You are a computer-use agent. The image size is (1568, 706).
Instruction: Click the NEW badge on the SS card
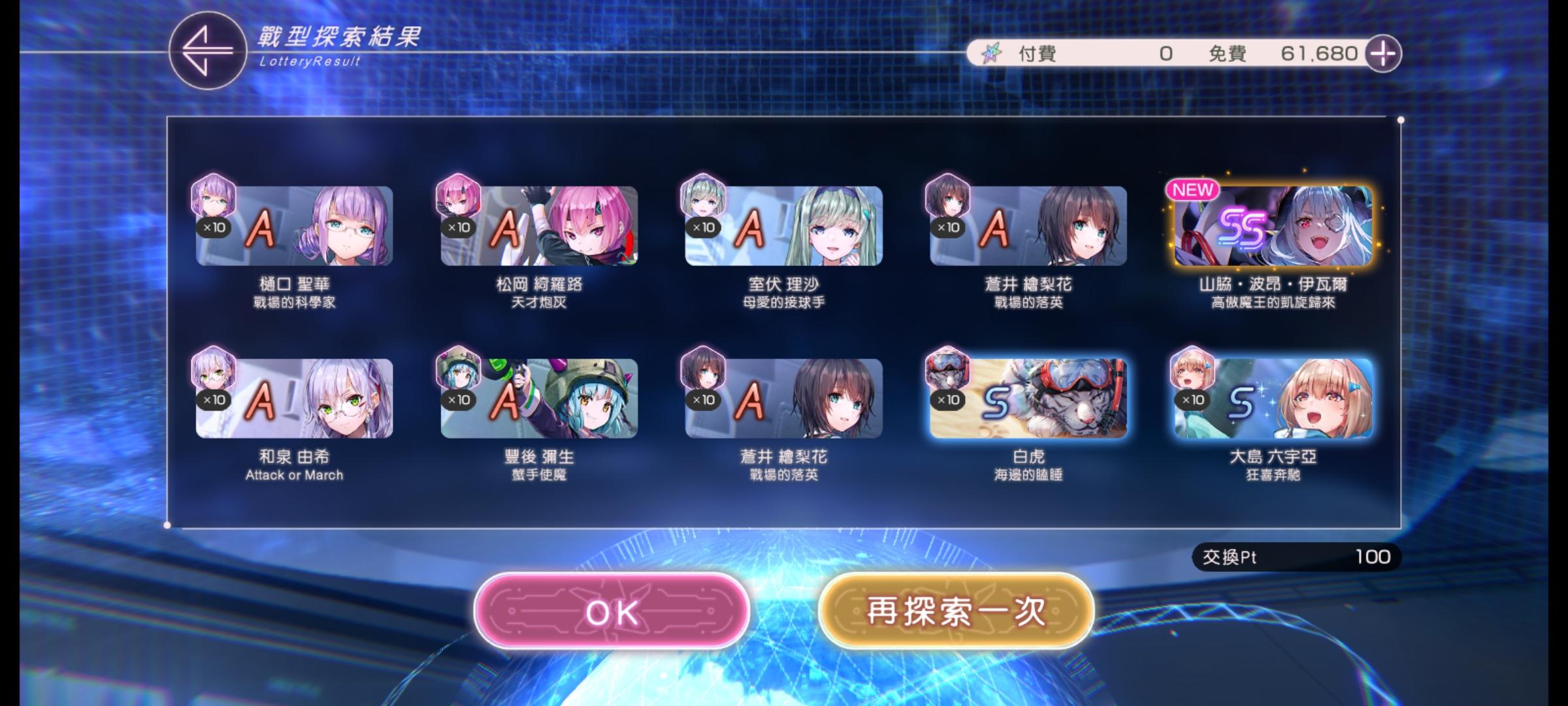[x=1194, y=190]
